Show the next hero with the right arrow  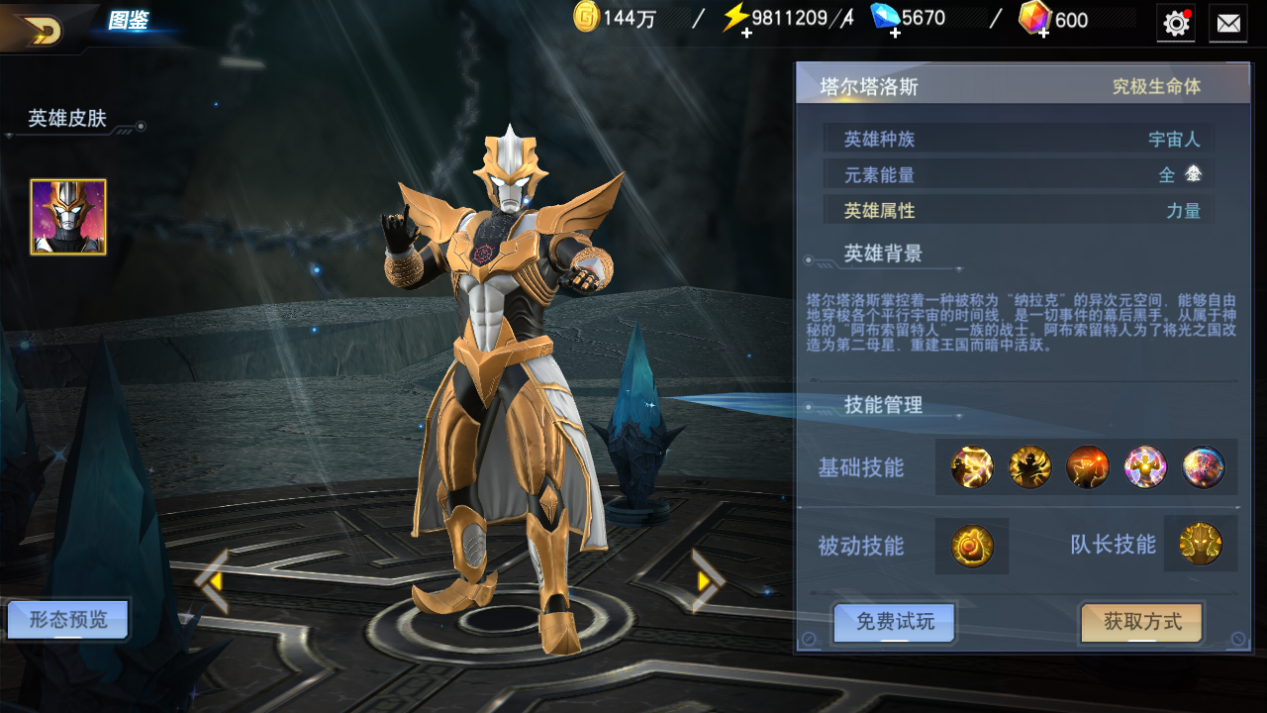pyautogui.click(x=707, y=580)
